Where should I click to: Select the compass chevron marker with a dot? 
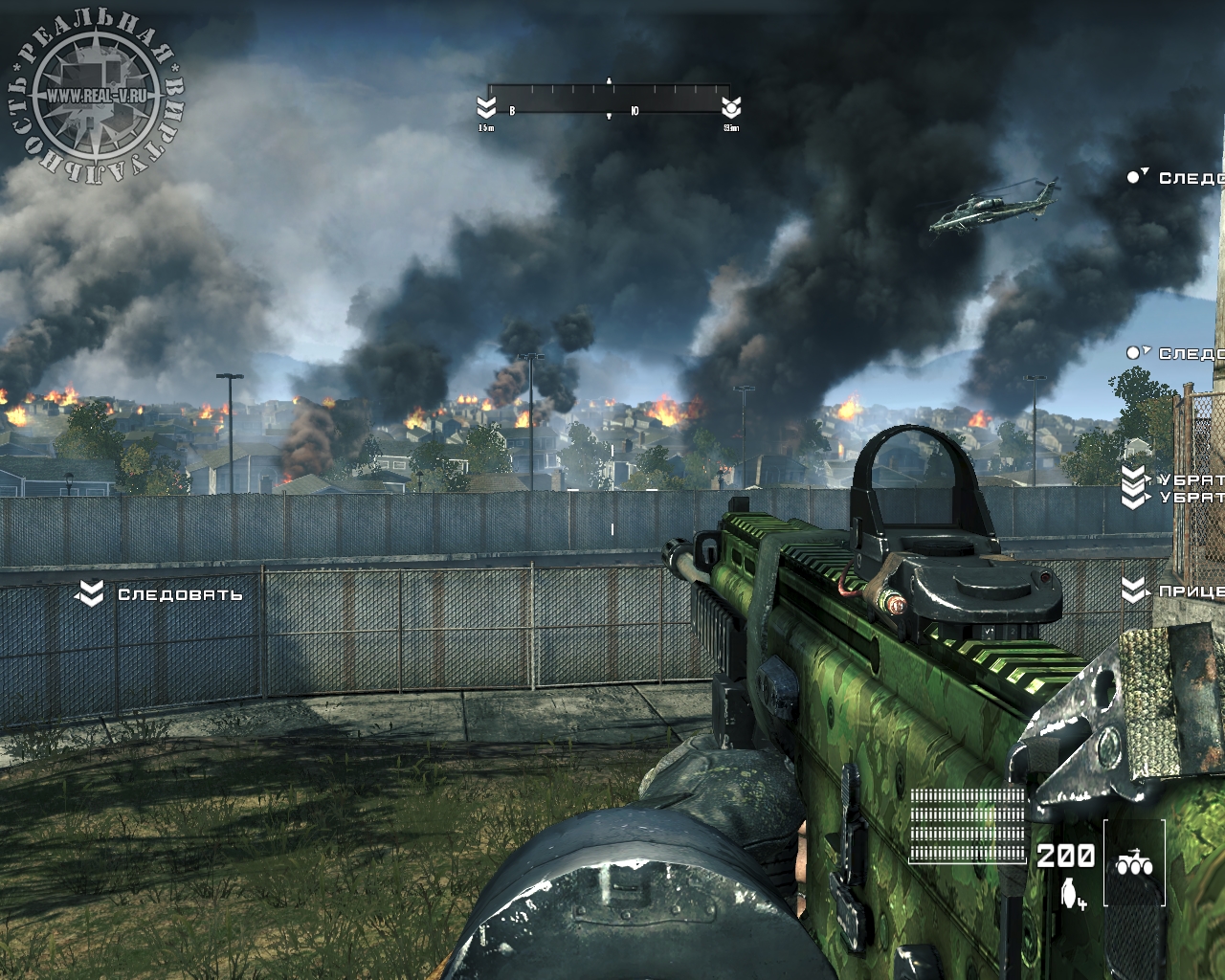[732, 106]
